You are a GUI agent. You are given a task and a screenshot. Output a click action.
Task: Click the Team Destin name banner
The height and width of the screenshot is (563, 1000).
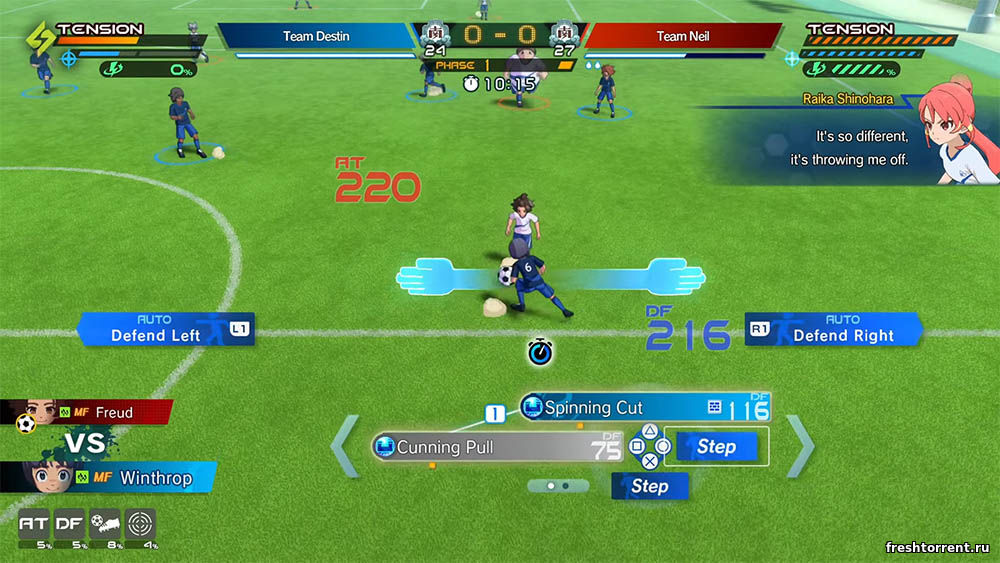(316, 36)
